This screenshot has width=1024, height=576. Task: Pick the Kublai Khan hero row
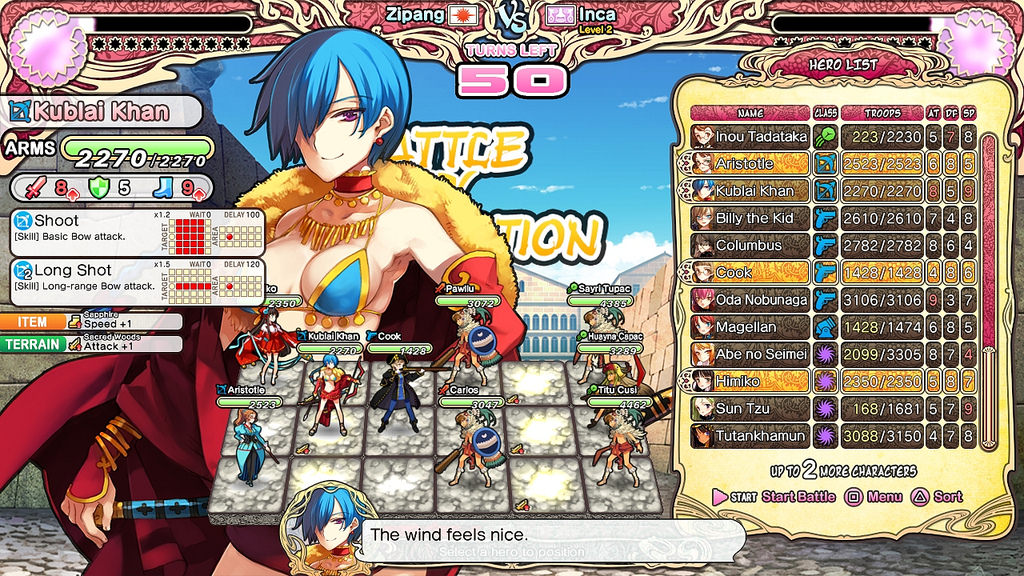(x=760, y=190)
